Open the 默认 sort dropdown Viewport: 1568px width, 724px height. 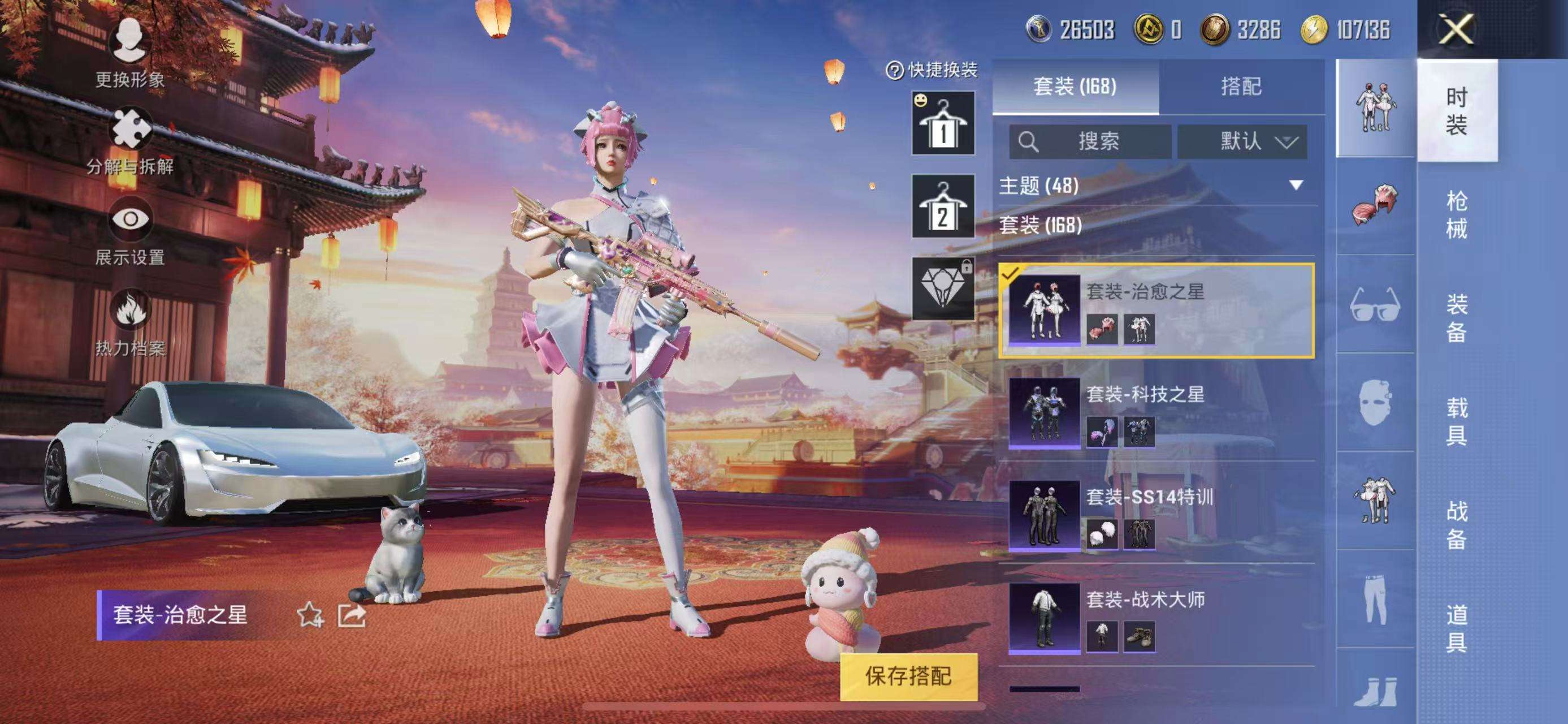click(x=1242, y=142)
